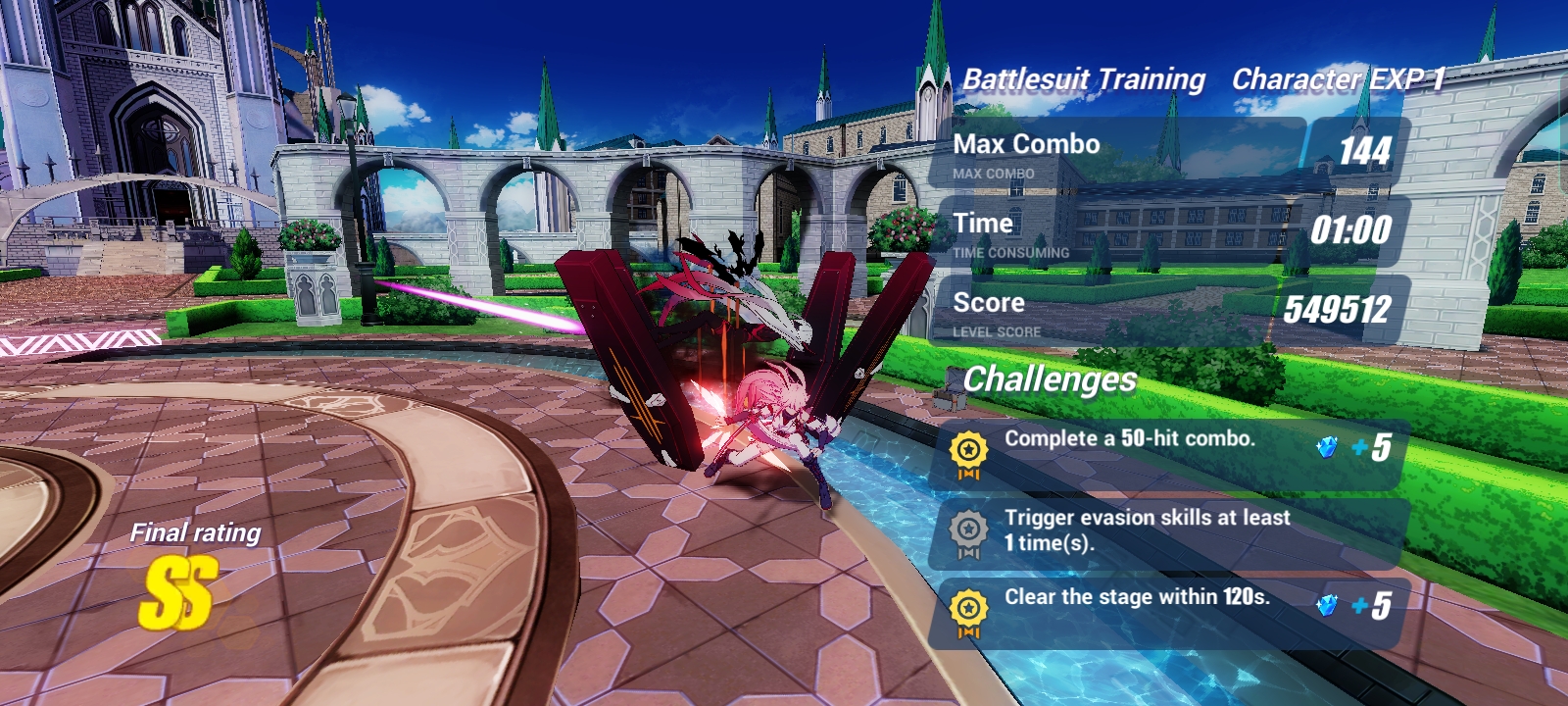Image resolution: width=1568 pixels, height=706 pixels.
Task: Expand the Challenges section header
Action: (1049, 381)
